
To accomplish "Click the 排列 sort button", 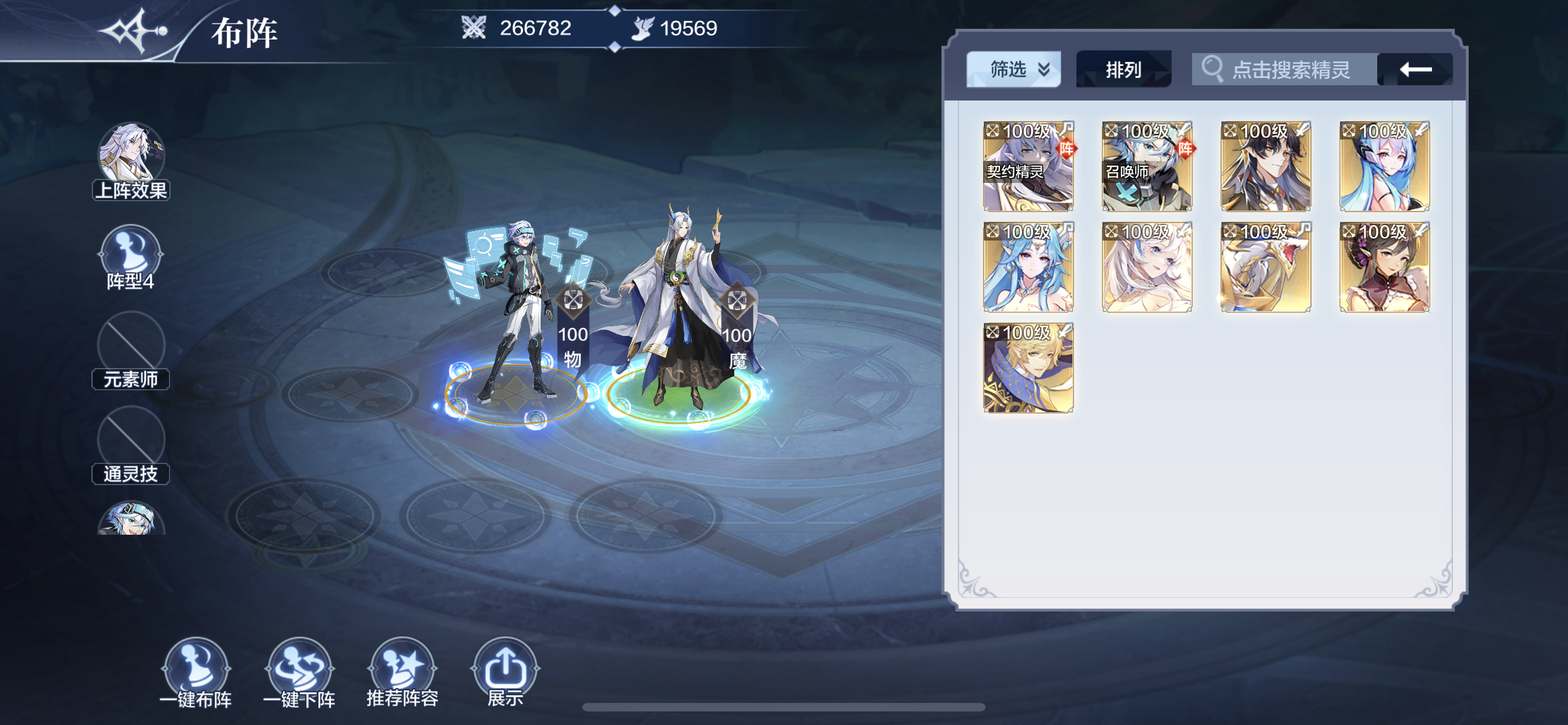I will [x=1123, y=69].
